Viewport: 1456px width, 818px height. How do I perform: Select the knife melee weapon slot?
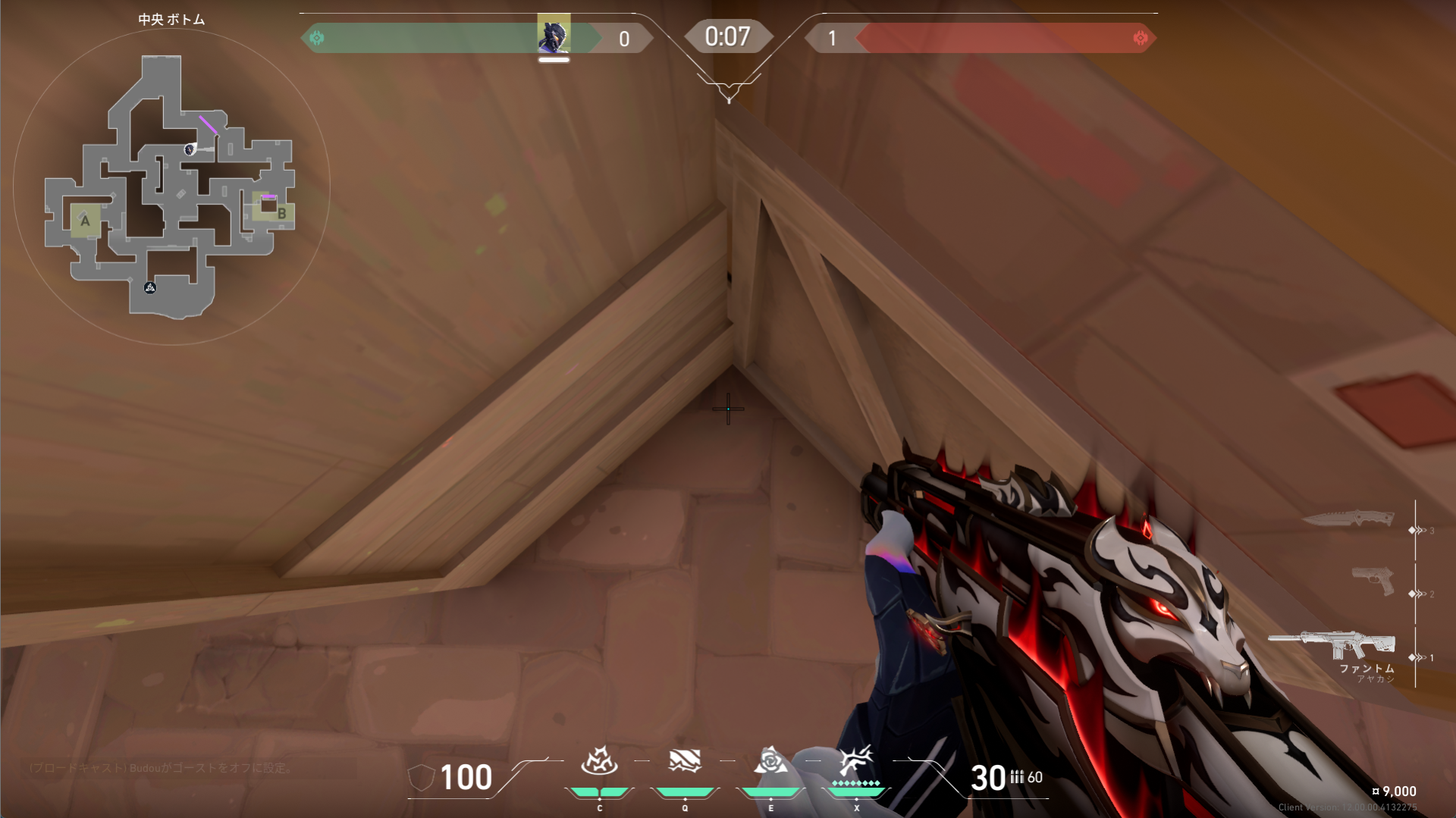click(x=1348, y=519)
